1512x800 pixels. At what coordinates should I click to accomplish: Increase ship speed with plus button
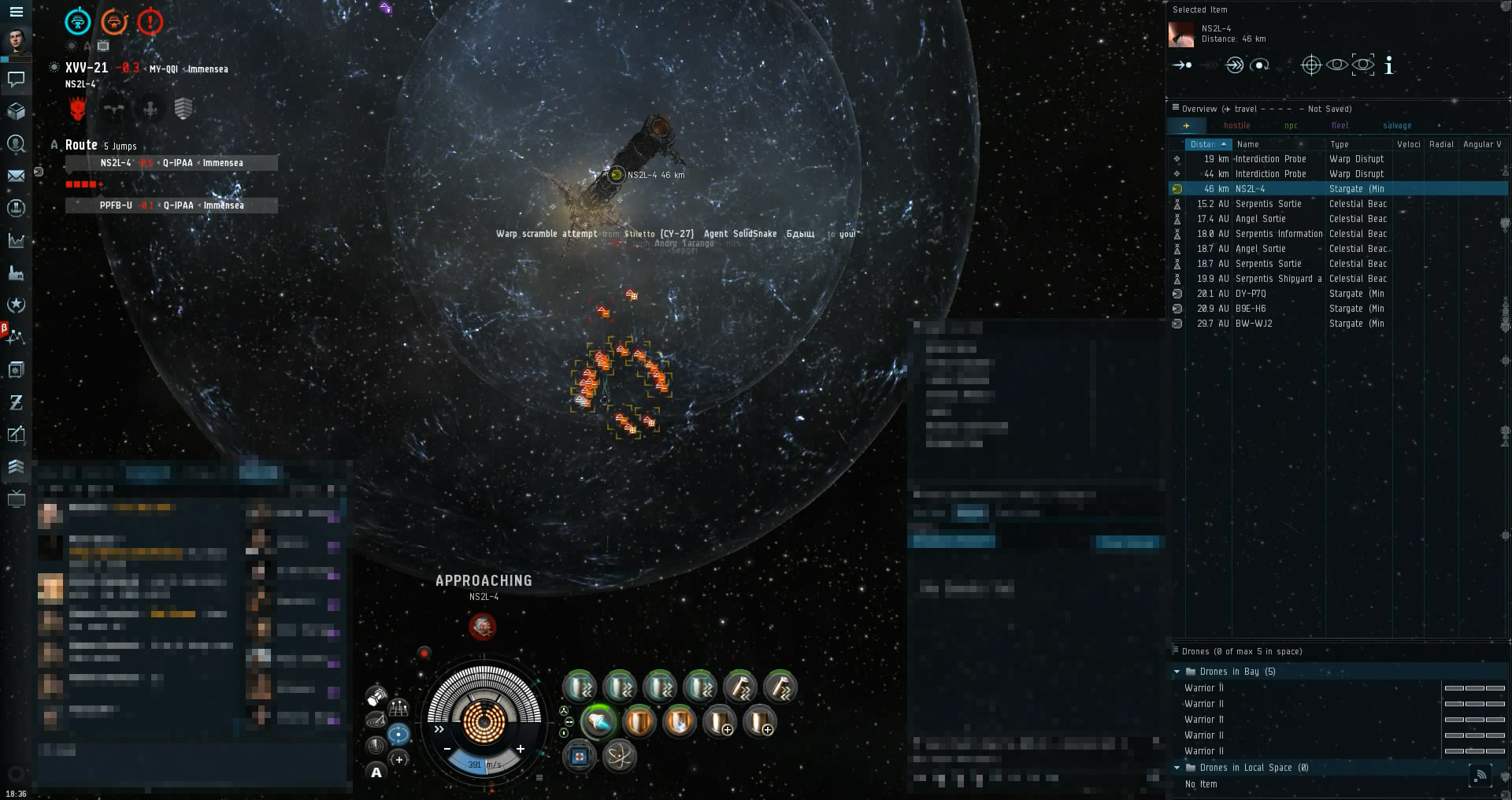[521, 749]
